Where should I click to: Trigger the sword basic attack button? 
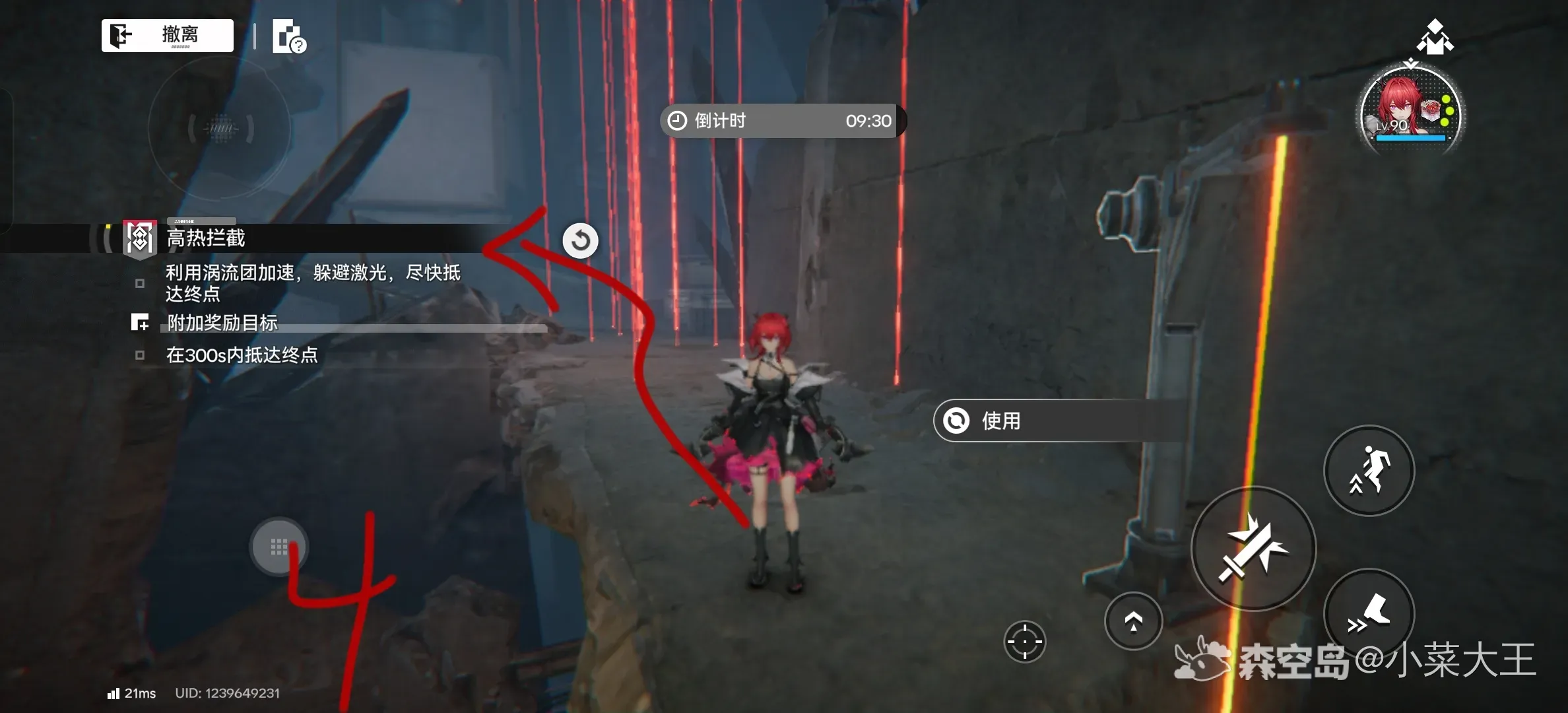click(1253, 549)
